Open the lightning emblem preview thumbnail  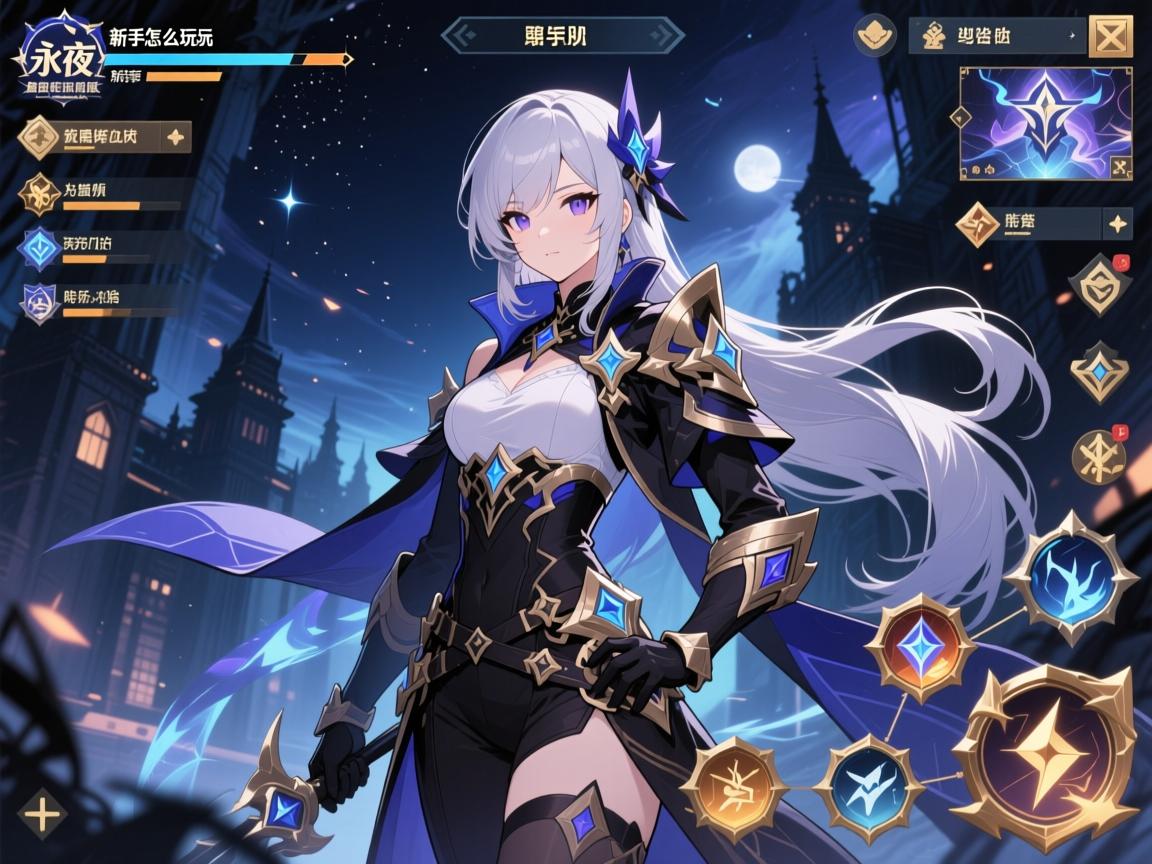pos(1045,123)
